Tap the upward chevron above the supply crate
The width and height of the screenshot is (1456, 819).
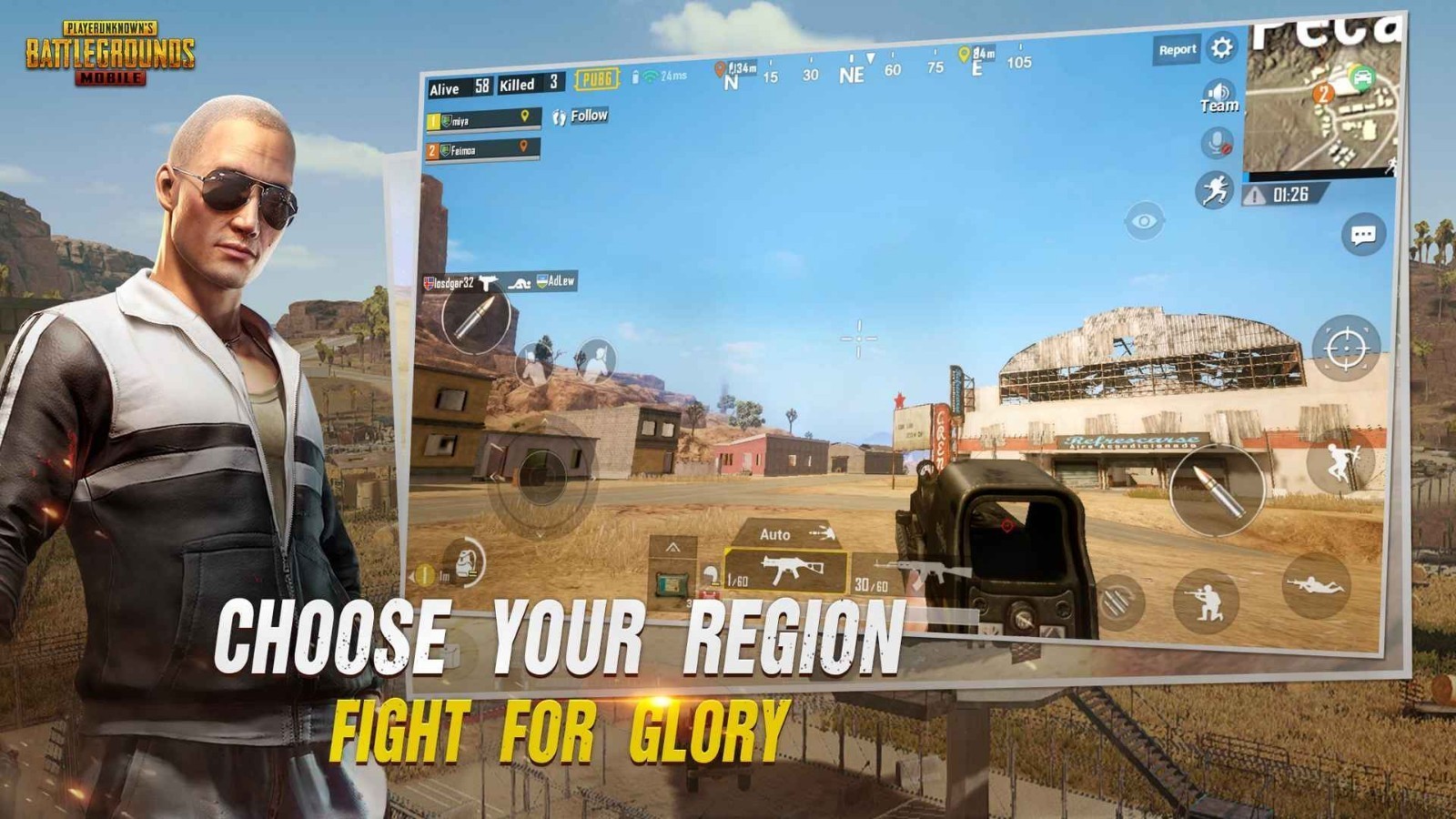(673, 546)
